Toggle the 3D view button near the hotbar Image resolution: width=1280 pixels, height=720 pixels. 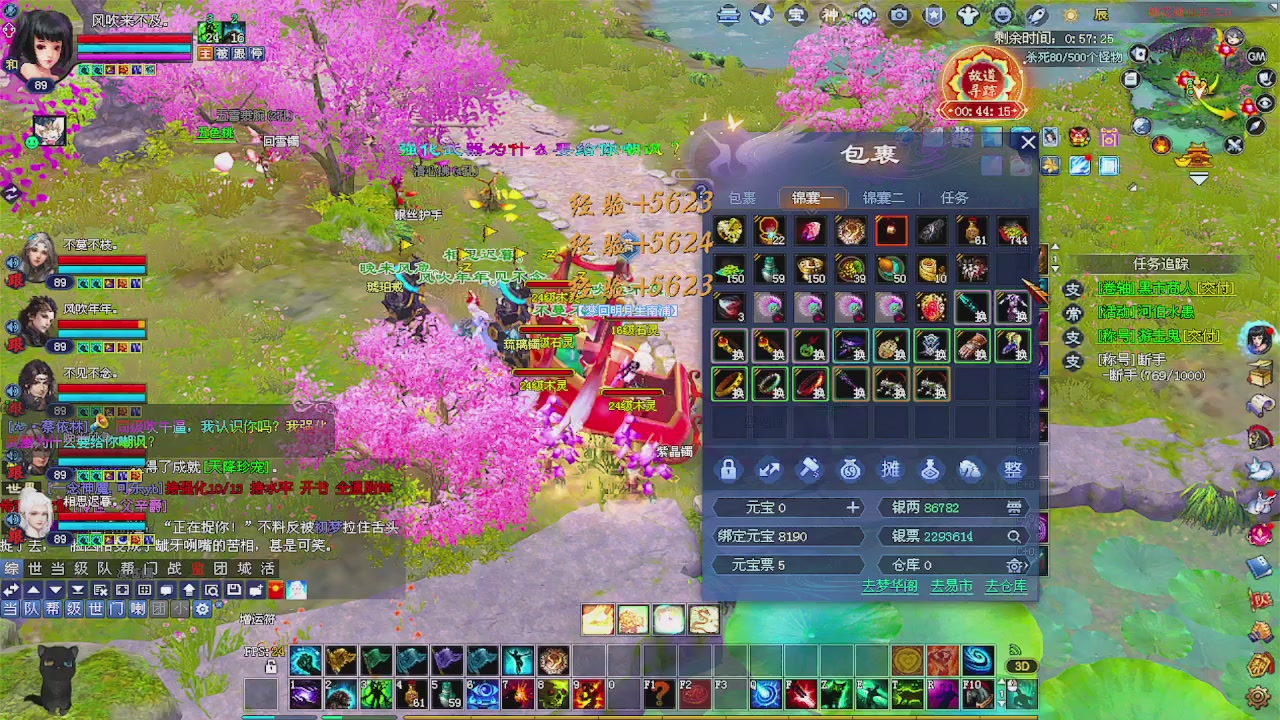pyautogui.click(x=1020, y=666)
